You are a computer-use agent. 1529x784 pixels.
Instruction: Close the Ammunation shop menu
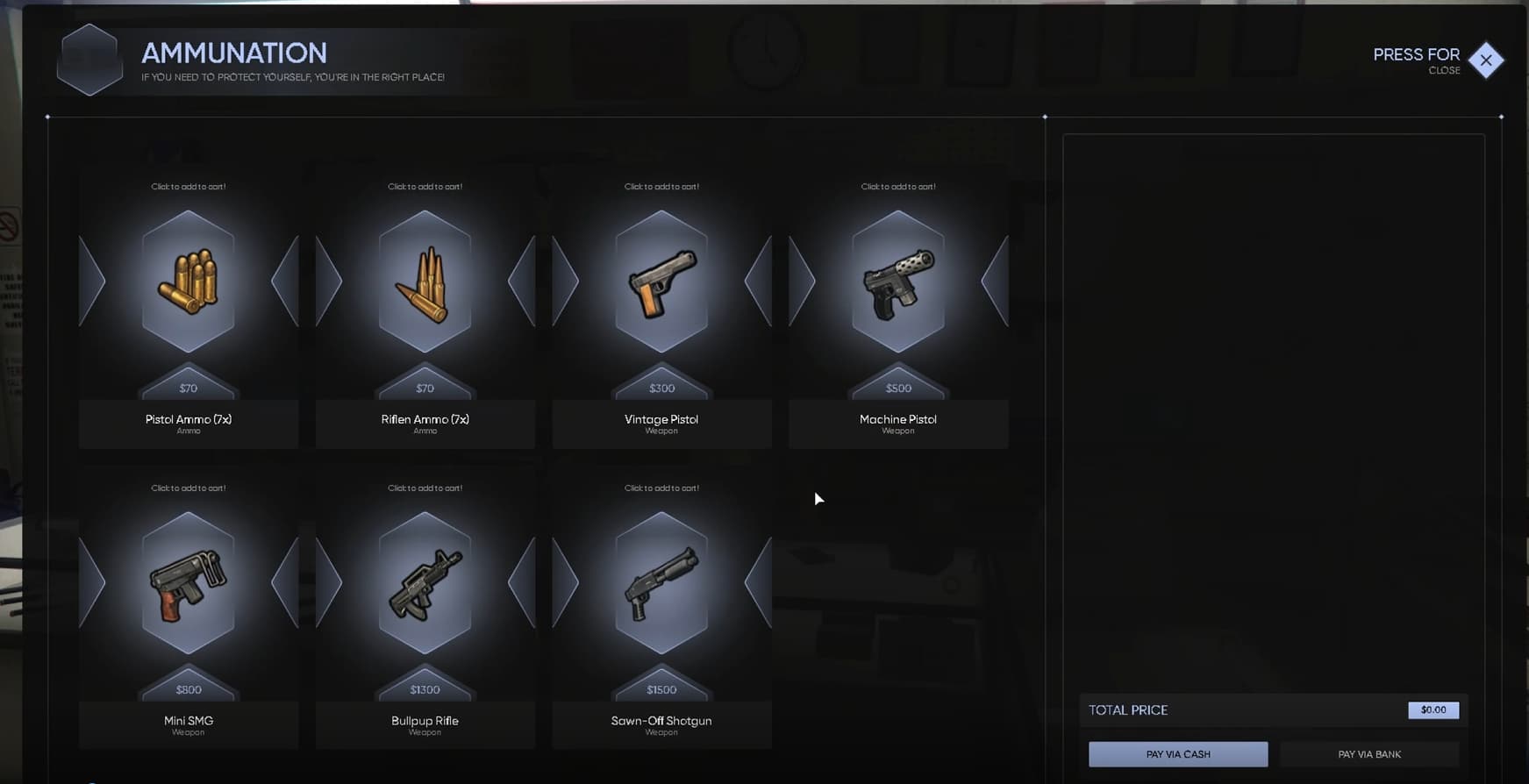pos(1487,61)
